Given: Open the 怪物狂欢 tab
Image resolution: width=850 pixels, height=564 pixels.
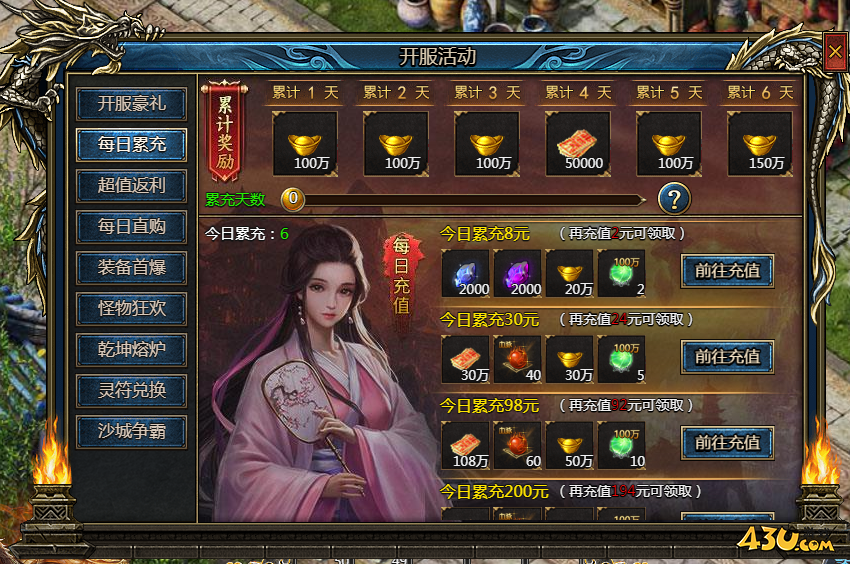Looking at the screenshot, I should point(131,308).
